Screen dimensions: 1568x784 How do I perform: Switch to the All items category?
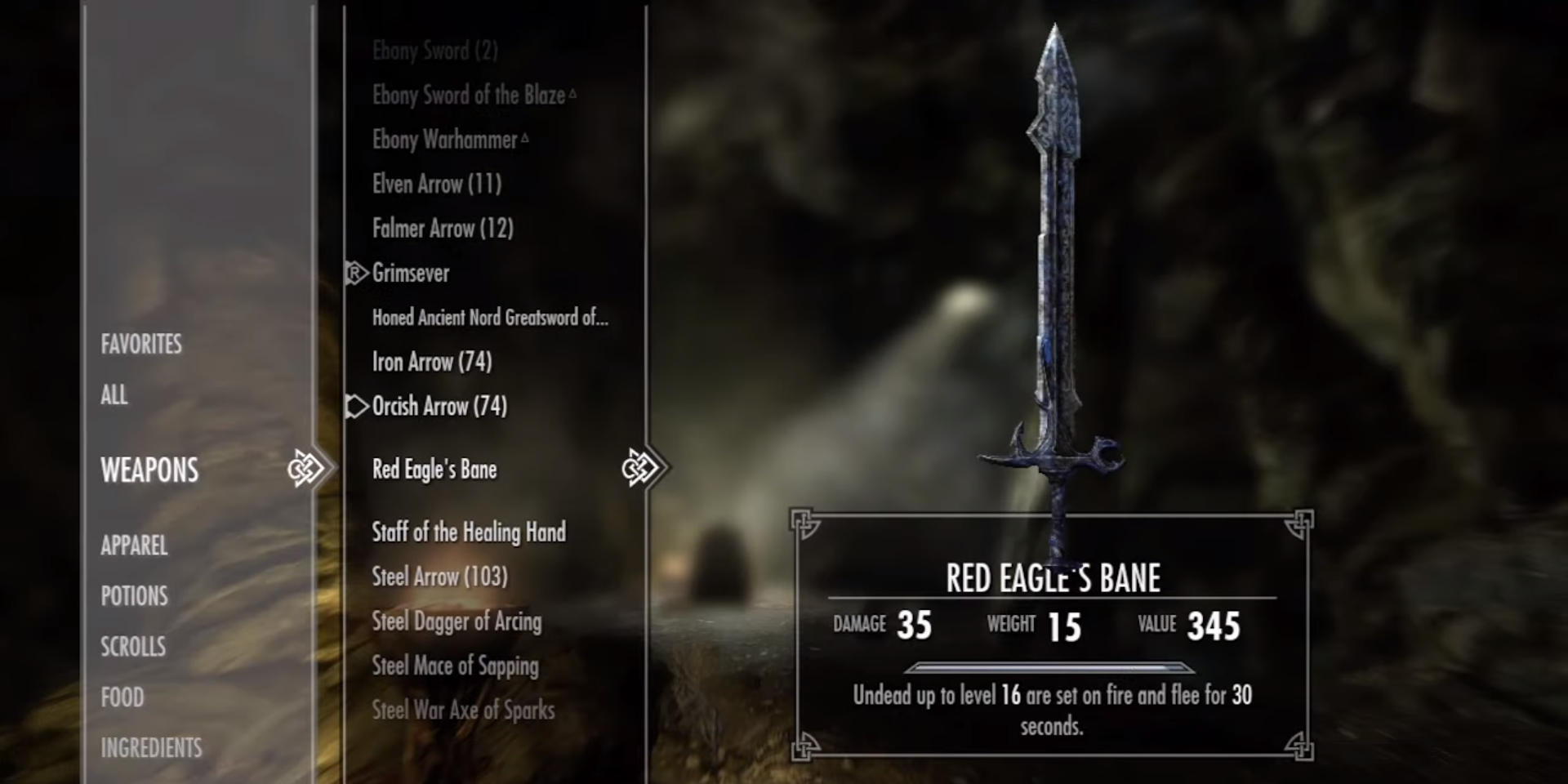coord(114,395)
